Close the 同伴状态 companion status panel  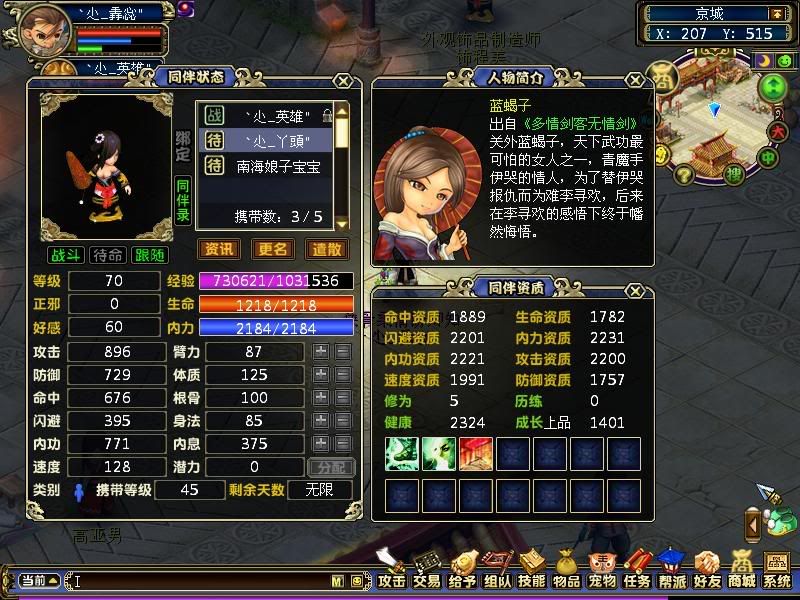[343, 81]
